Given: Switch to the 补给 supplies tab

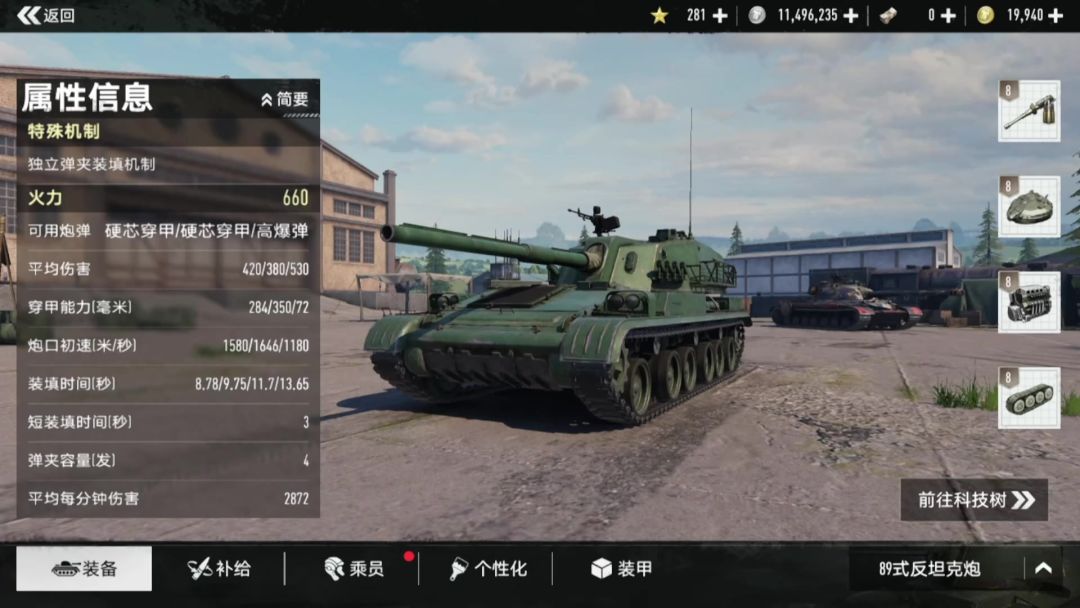Looking at the screenshot, I should pyautogui.click(x=219, y=569).
